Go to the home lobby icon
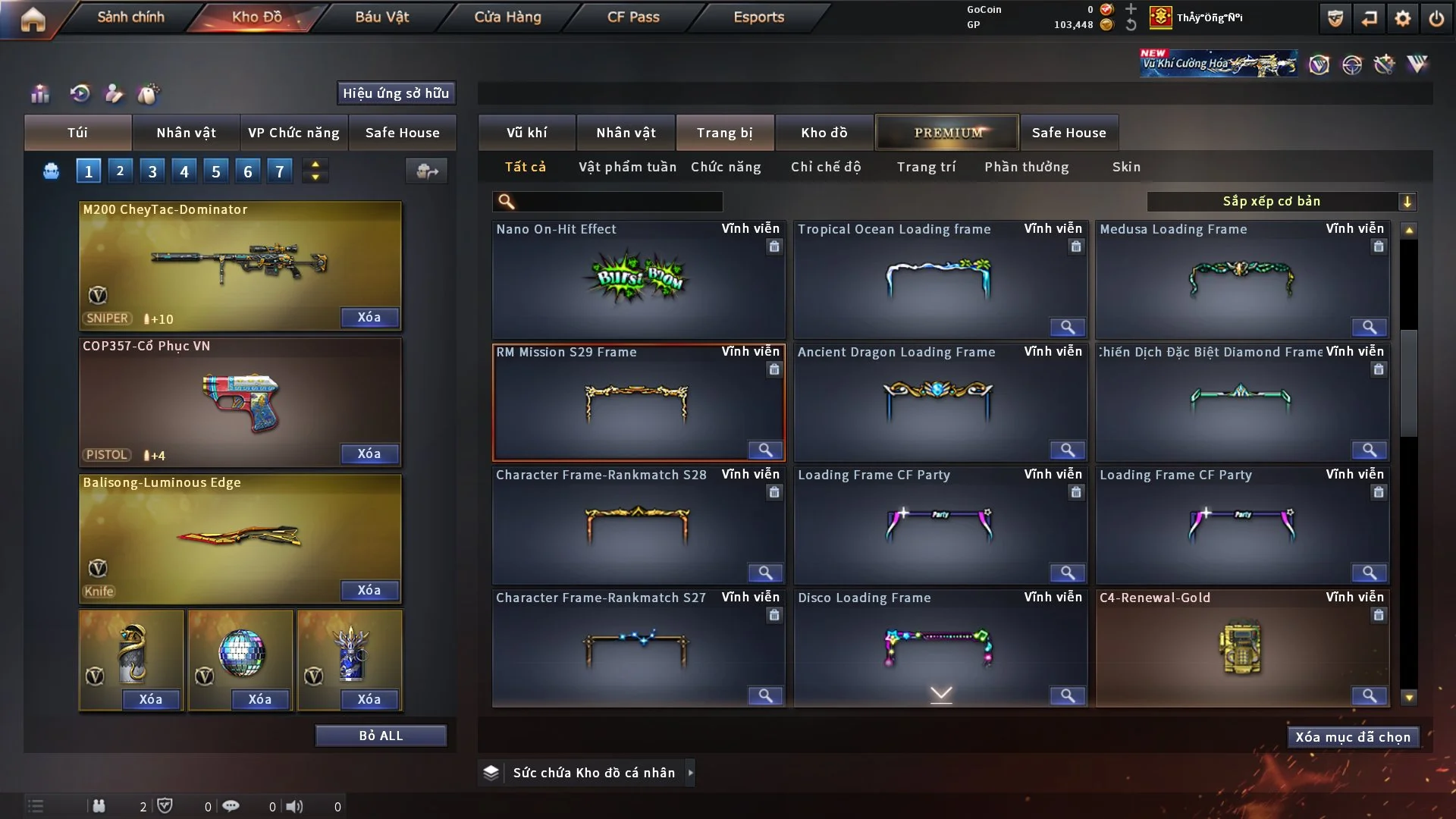 (33, 19)
